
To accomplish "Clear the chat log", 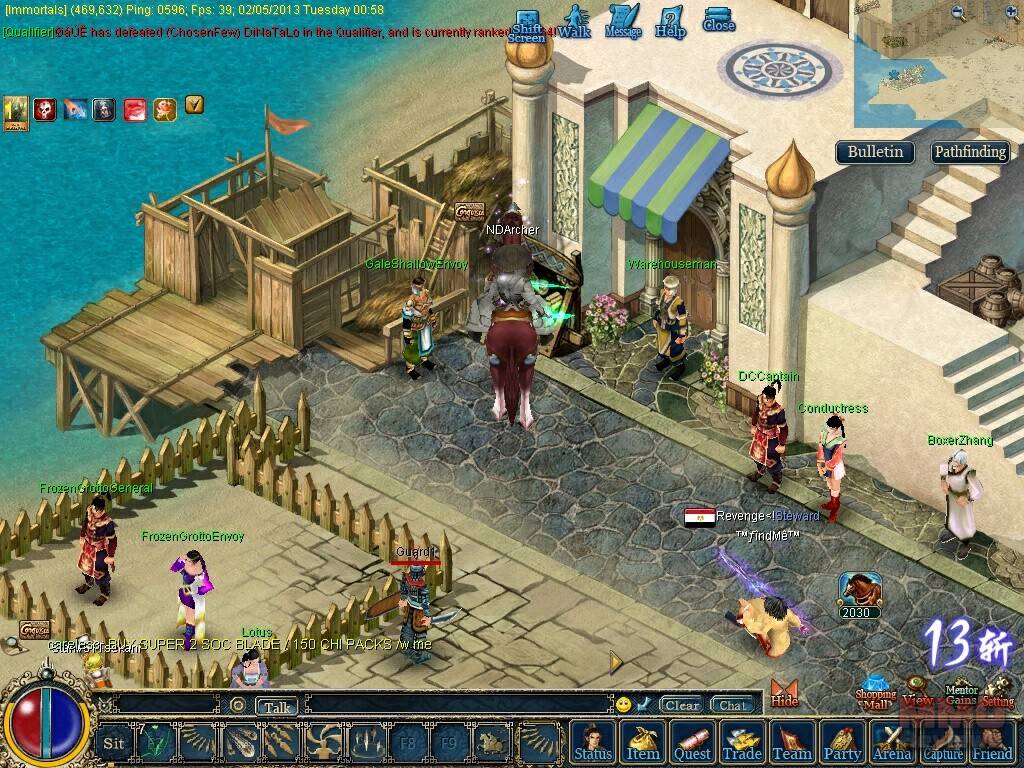I will coord(682,705).
